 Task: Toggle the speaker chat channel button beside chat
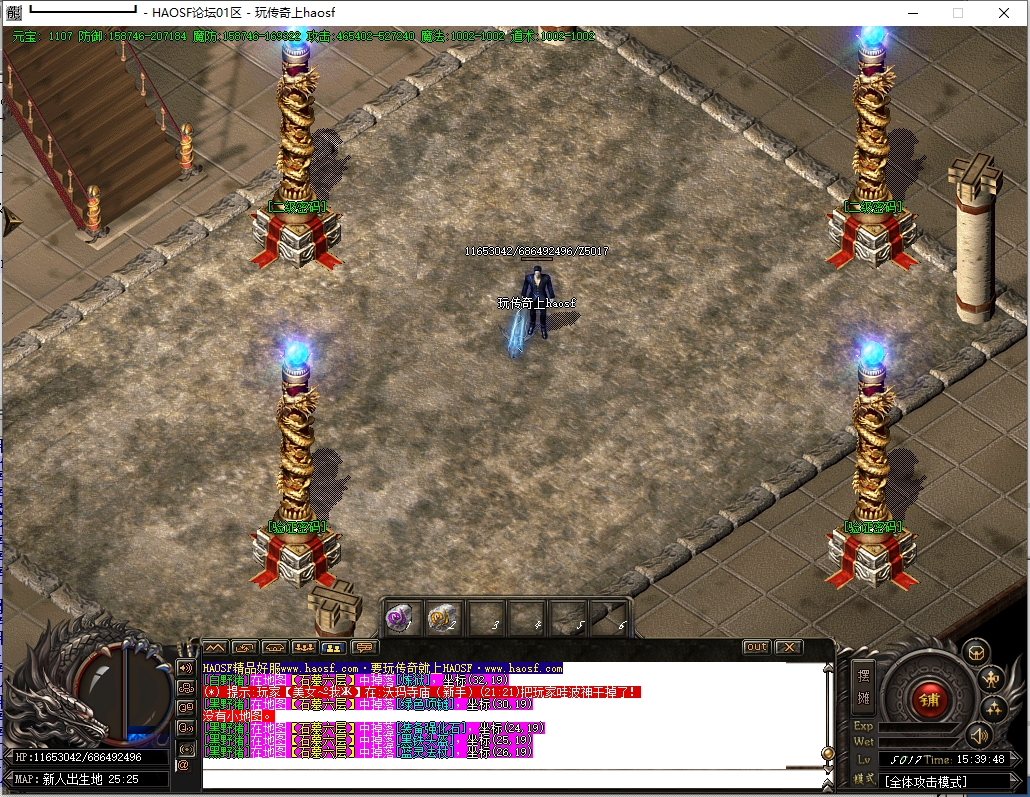[185, 667]
